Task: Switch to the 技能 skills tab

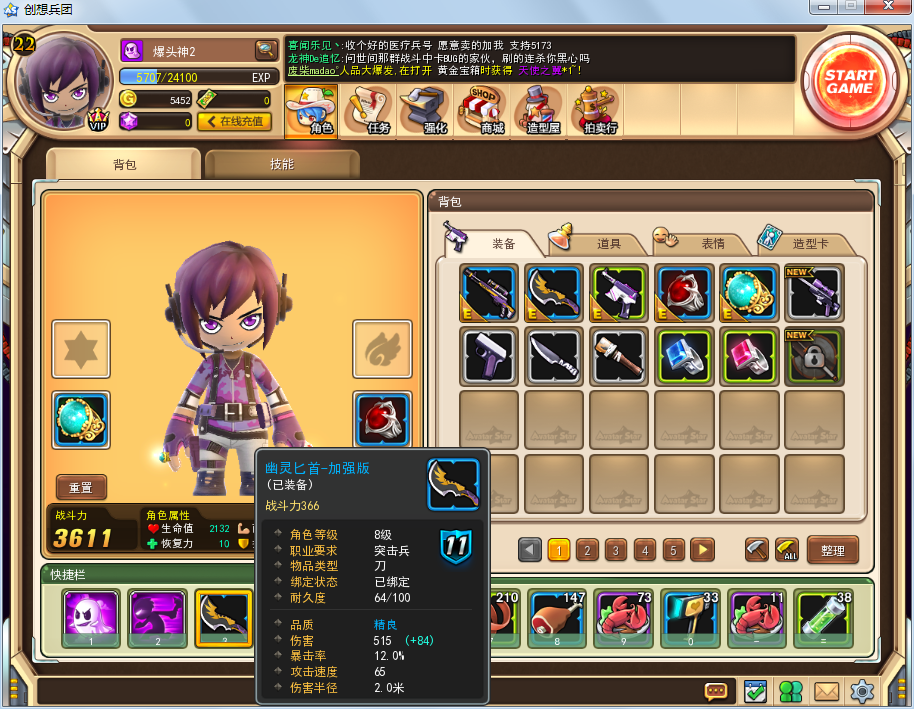Action: (x=282, y=165)
